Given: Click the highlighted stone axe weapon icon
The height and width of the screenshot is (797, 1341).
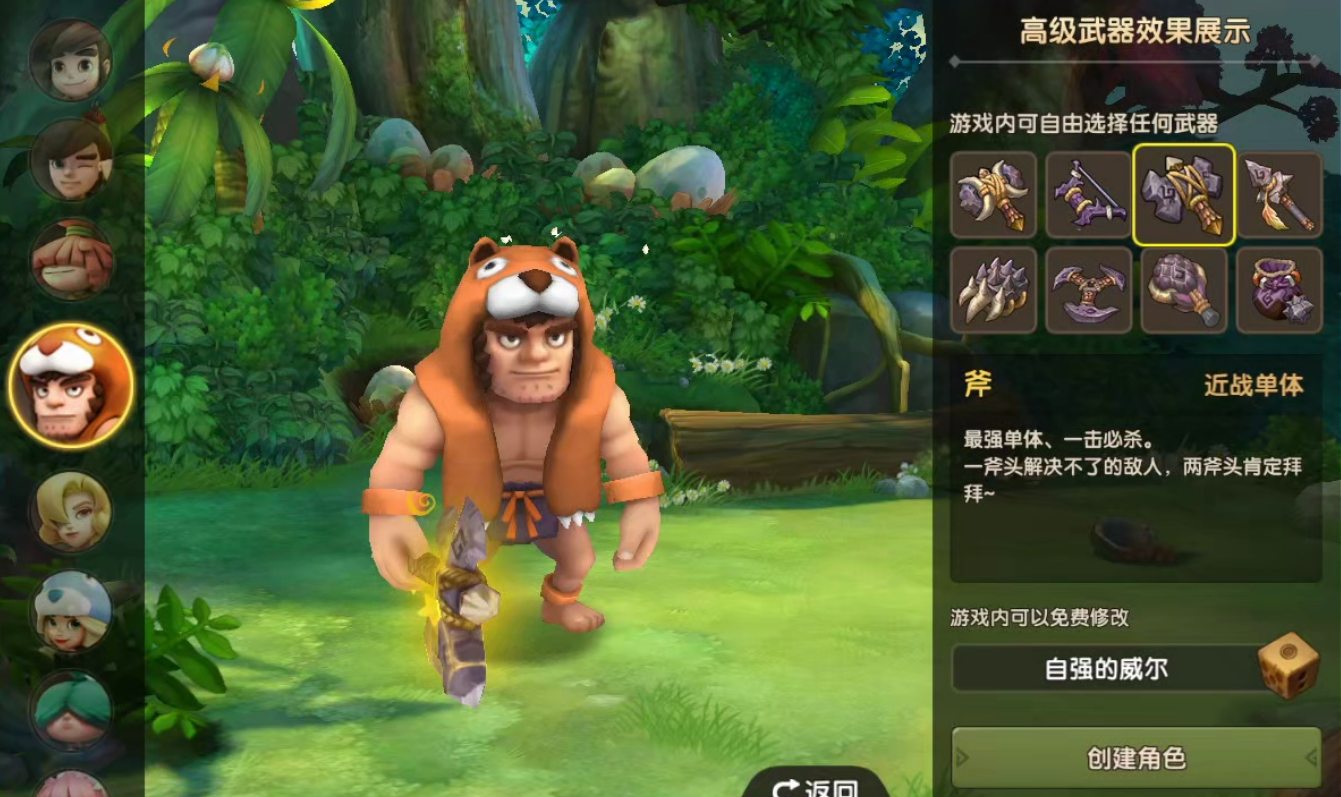Looking at the screenshot, I should [1185, 196].
